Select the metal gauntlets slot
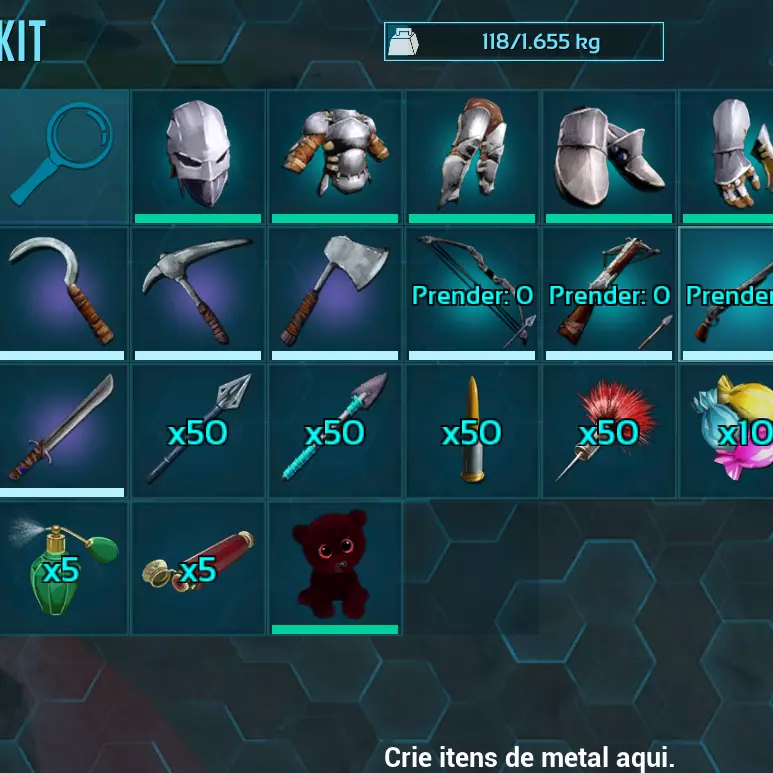The height and width of the screenshot is (773, 773). 728,155
